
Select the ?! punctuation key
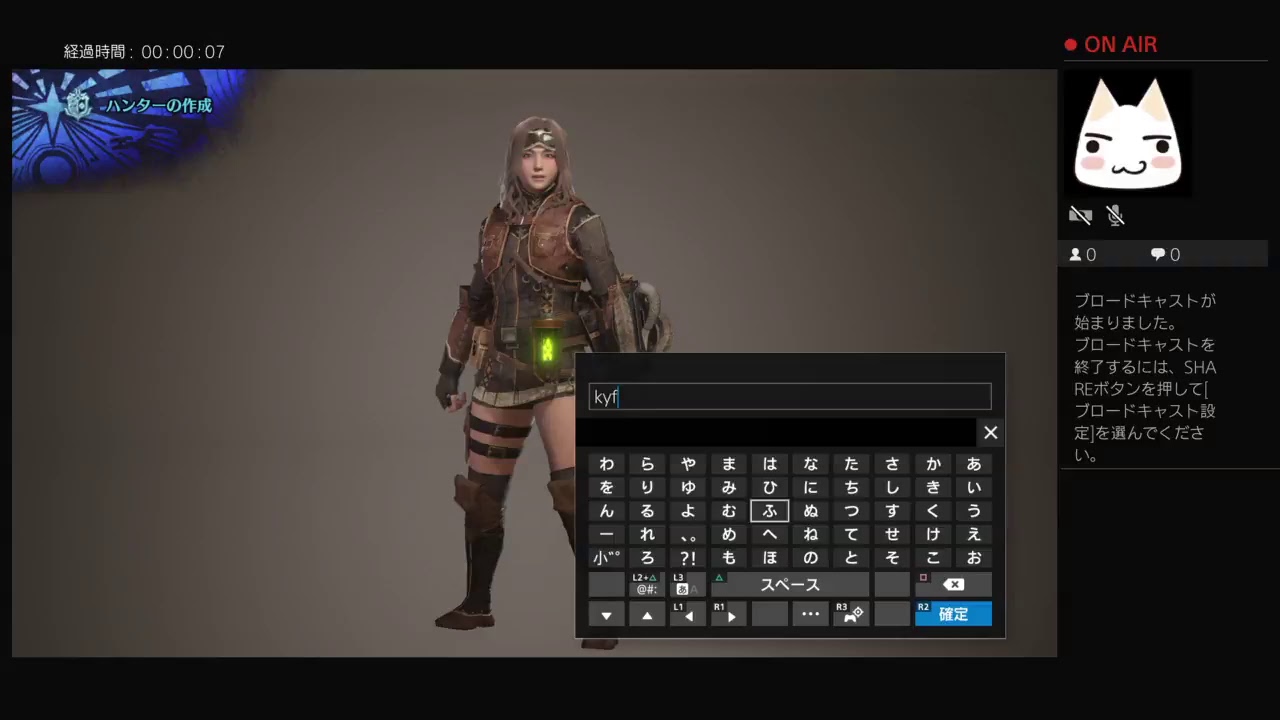(x=687, y=558)
